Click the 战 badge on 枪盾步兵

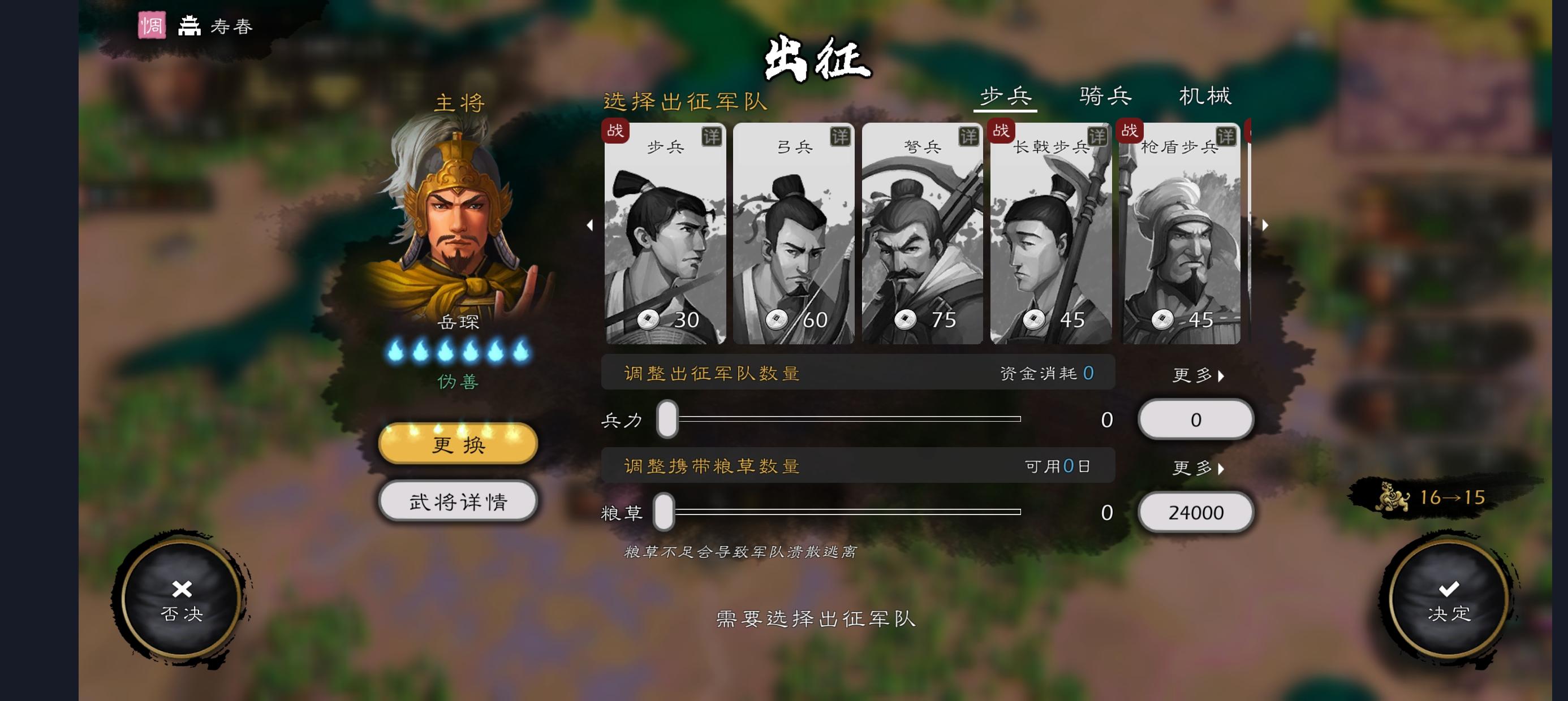tap(1130, 131)
